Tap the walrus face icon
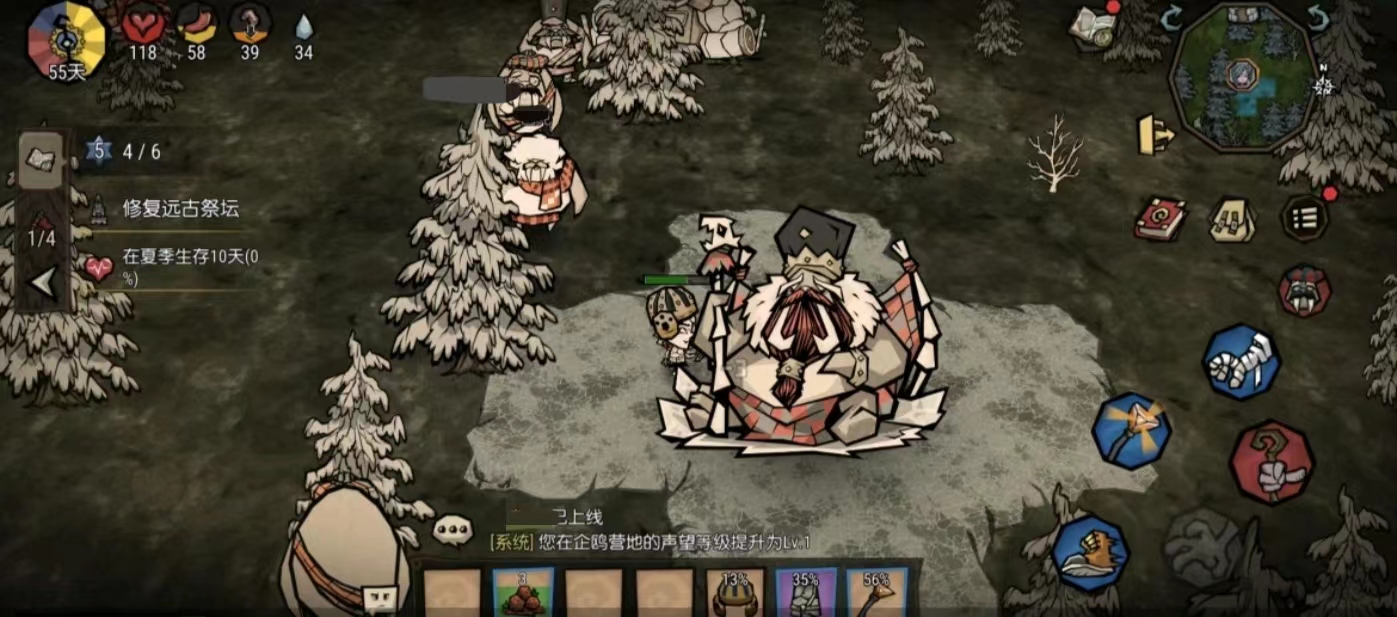The height and width of the screenshot is (617, 1397). [x=1305, y=291]
